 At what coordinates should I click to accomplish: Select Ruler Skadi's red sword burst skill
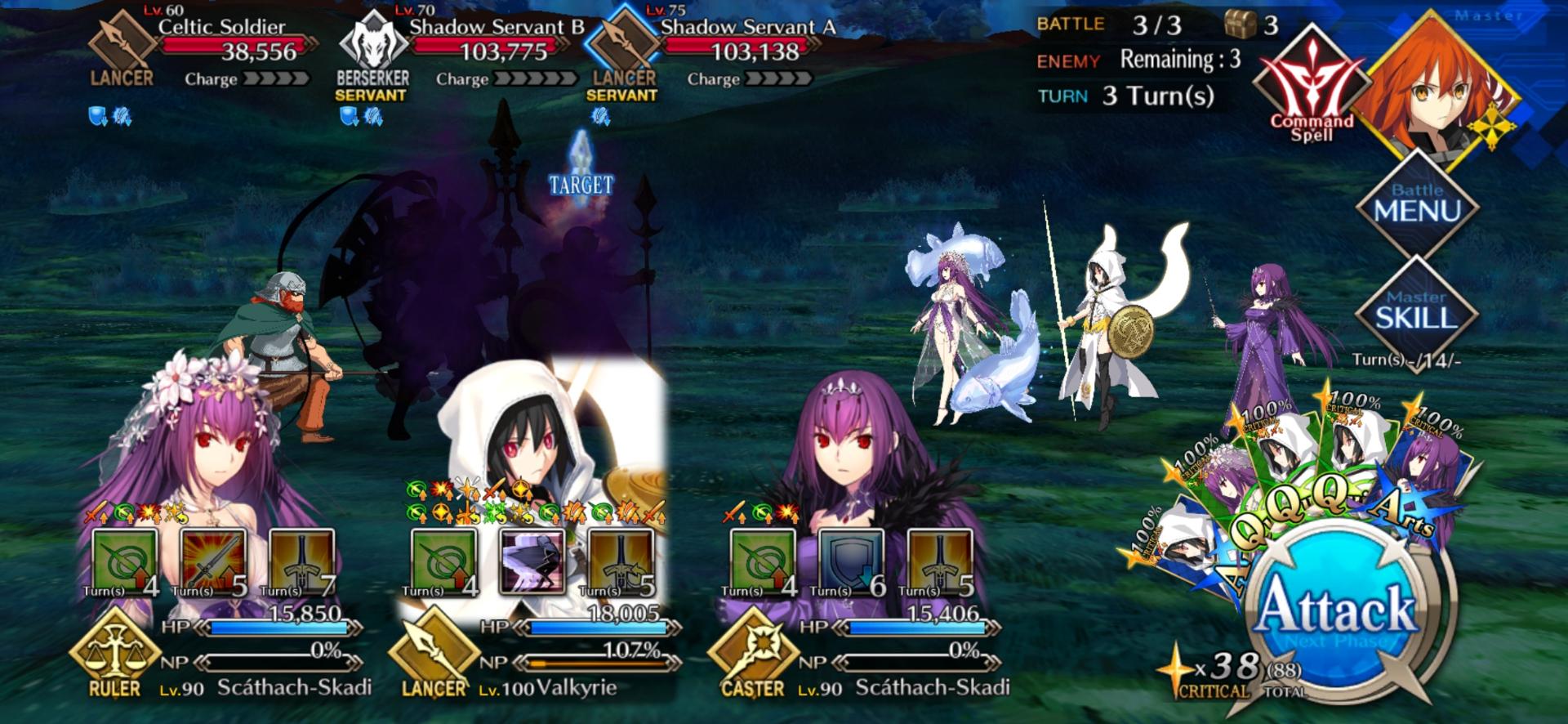[x=213, y=562]
